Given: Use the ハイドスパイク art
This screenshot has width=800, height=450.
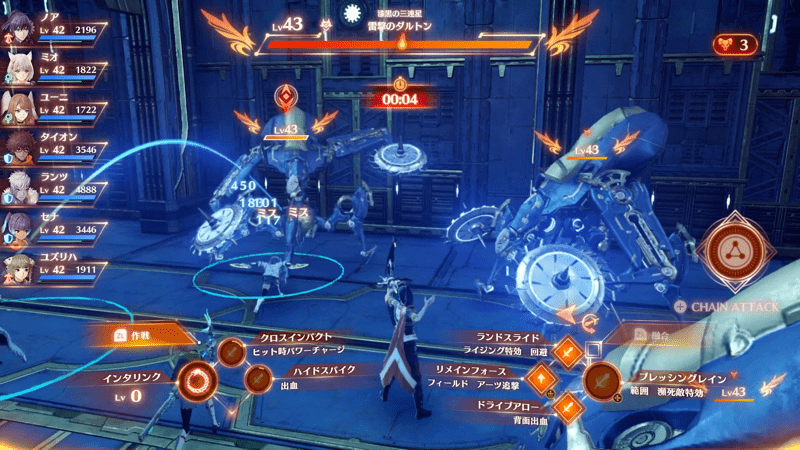Looking at the screenshot, I should pos(258,379).
